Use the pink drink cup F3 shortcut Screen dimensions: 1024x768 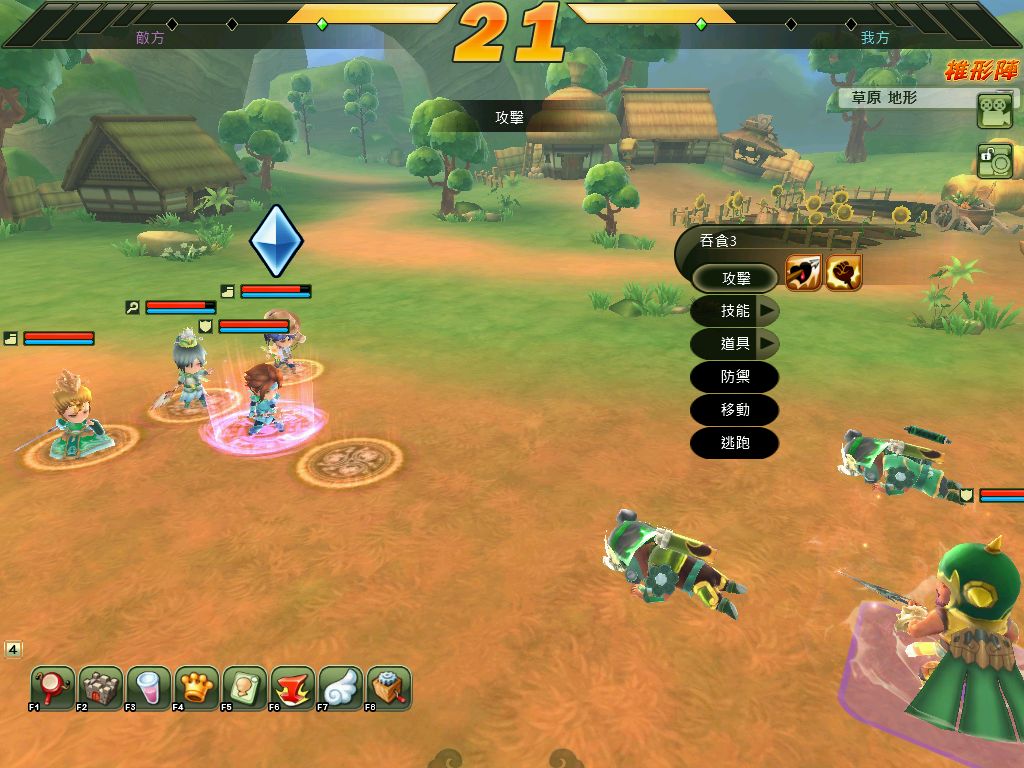point(149,688)
